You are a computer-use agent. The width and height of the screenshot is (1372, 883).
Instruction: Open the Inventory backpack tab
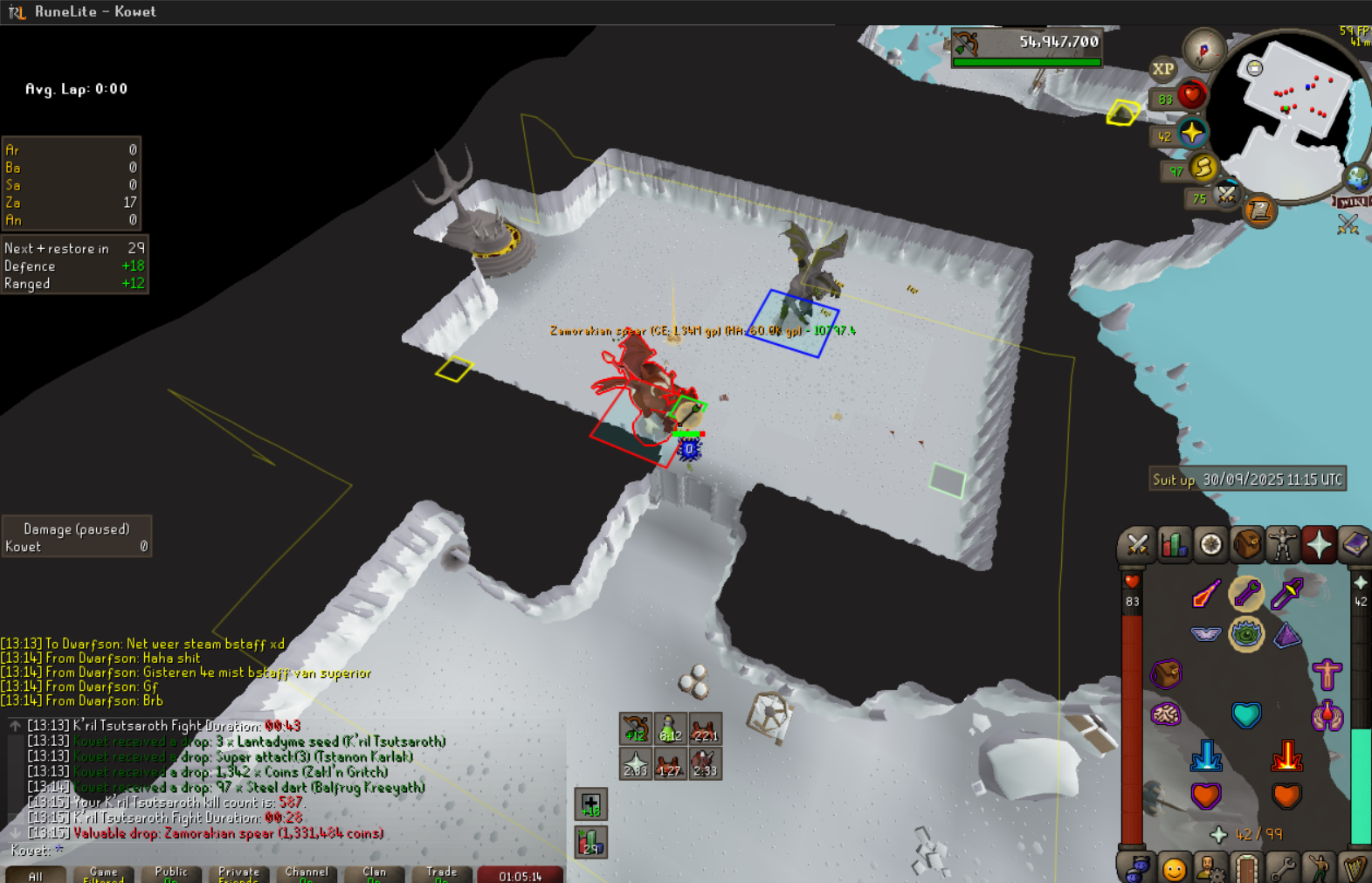(1247, 545)
